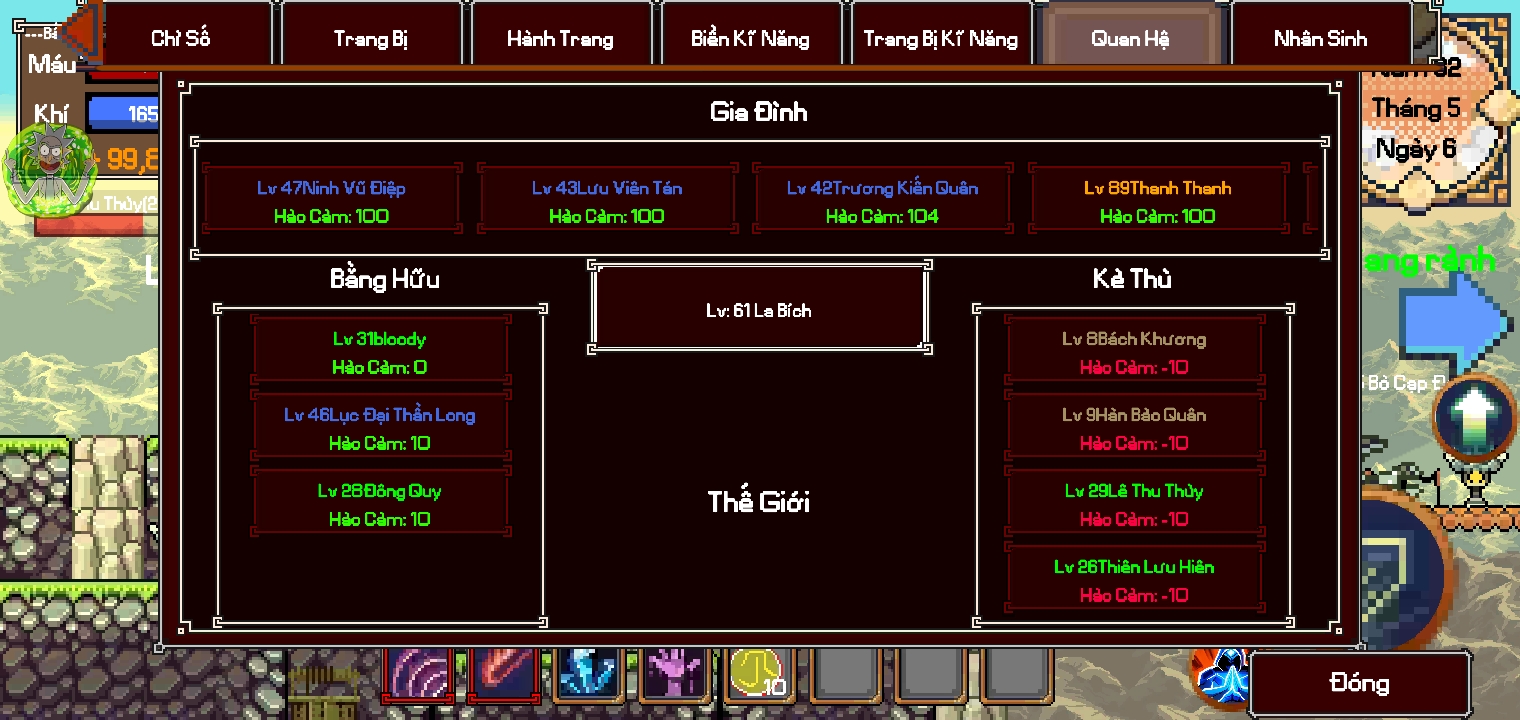
Task: Select the purple slash skill in the hotbar
Action: point(419,678)
